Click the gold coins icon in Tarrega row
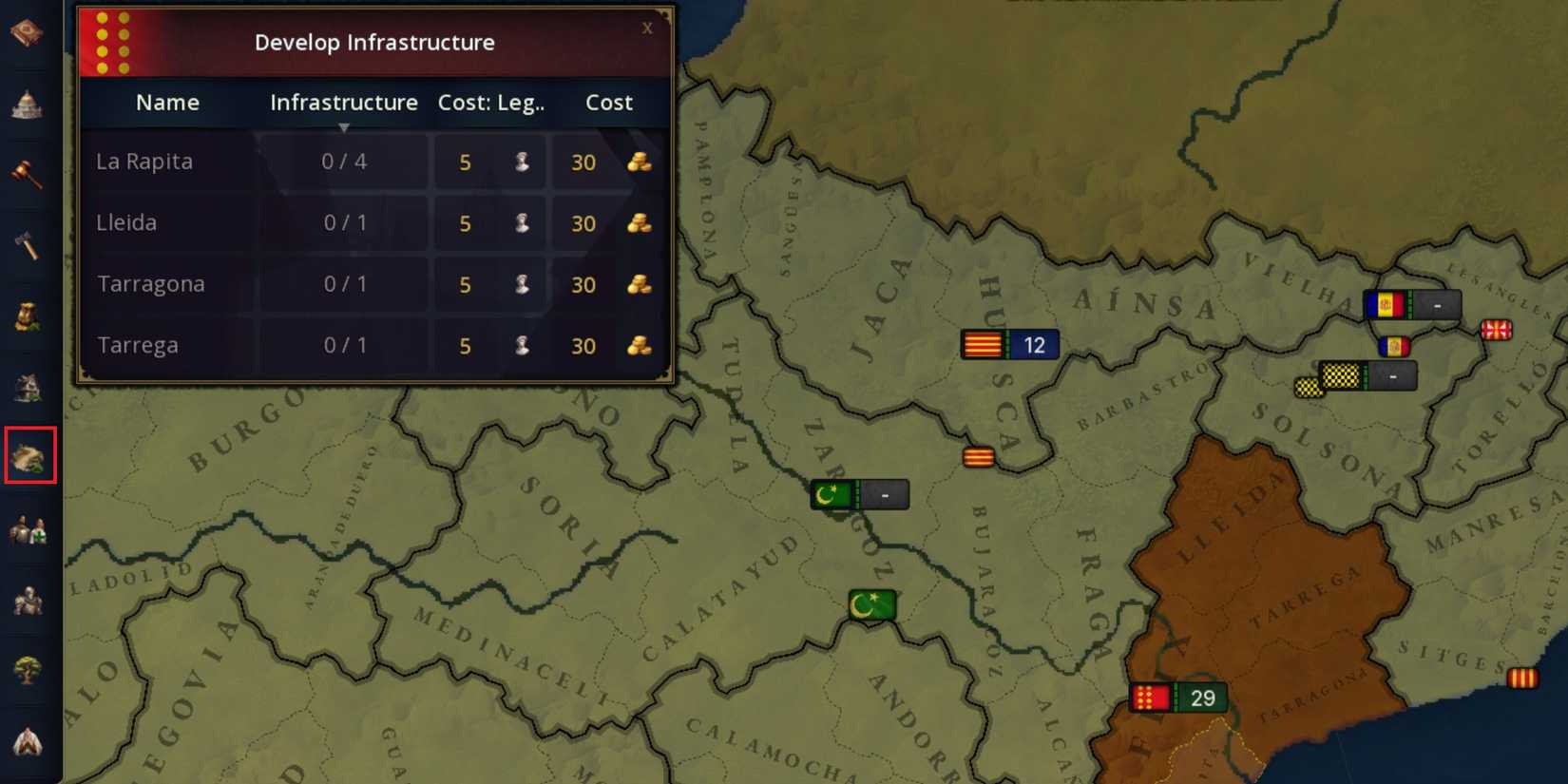 639,346
